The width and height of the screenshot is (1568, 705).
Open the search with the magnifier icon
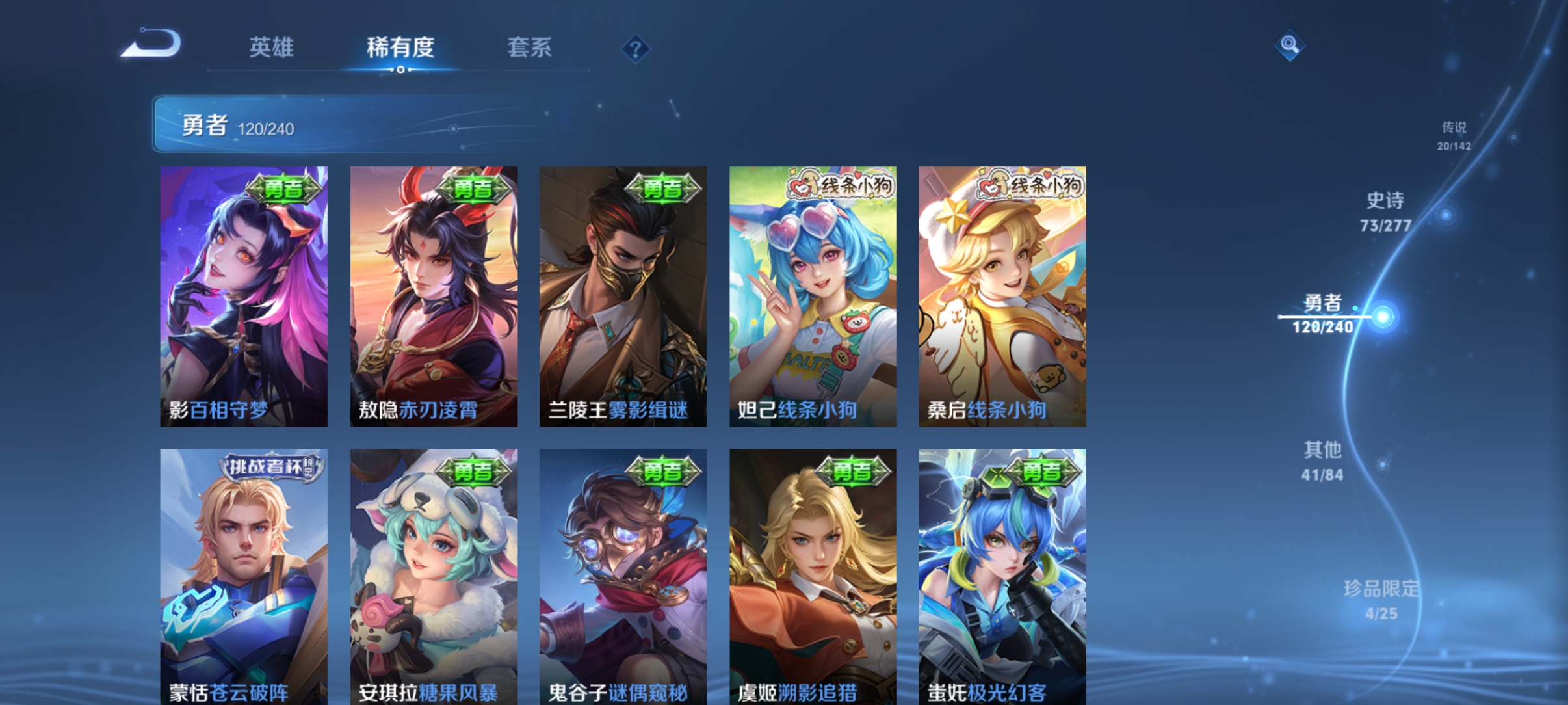1290,46
